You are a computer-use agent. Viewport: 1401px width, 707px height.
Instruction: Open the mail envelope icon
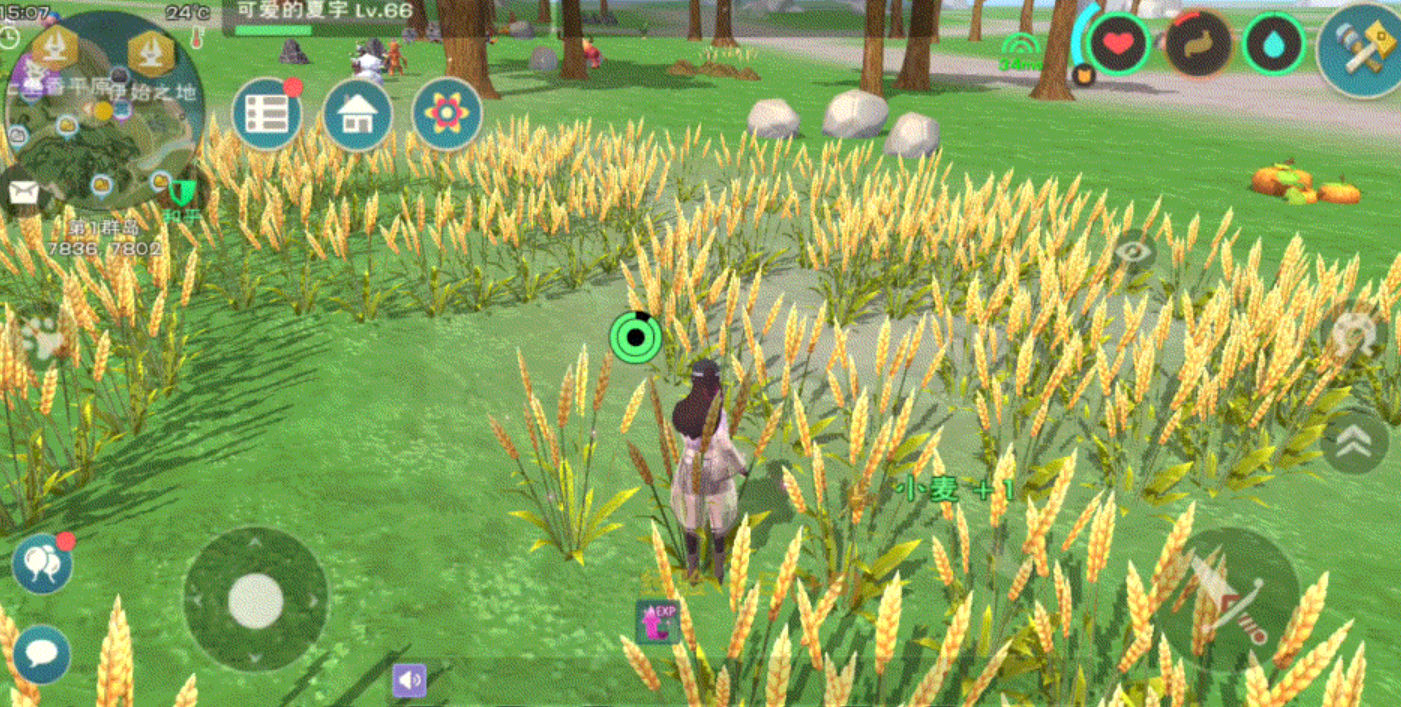pos(23,192)
